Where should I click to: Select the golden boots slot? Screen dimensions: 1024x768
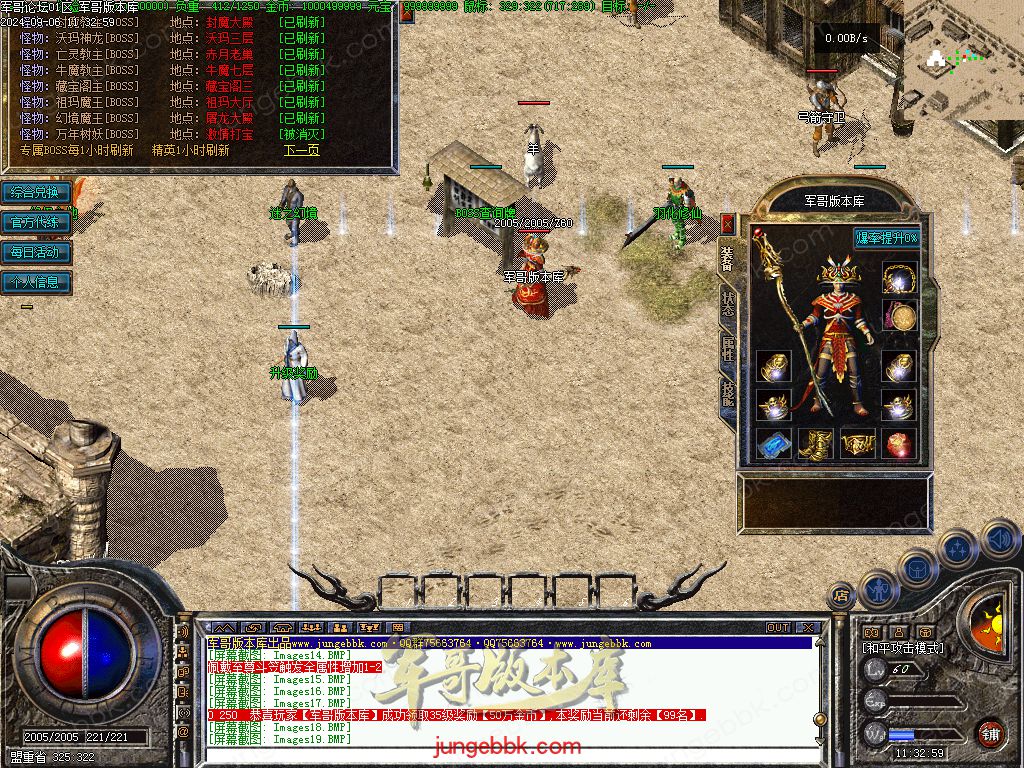pos(815,443)
